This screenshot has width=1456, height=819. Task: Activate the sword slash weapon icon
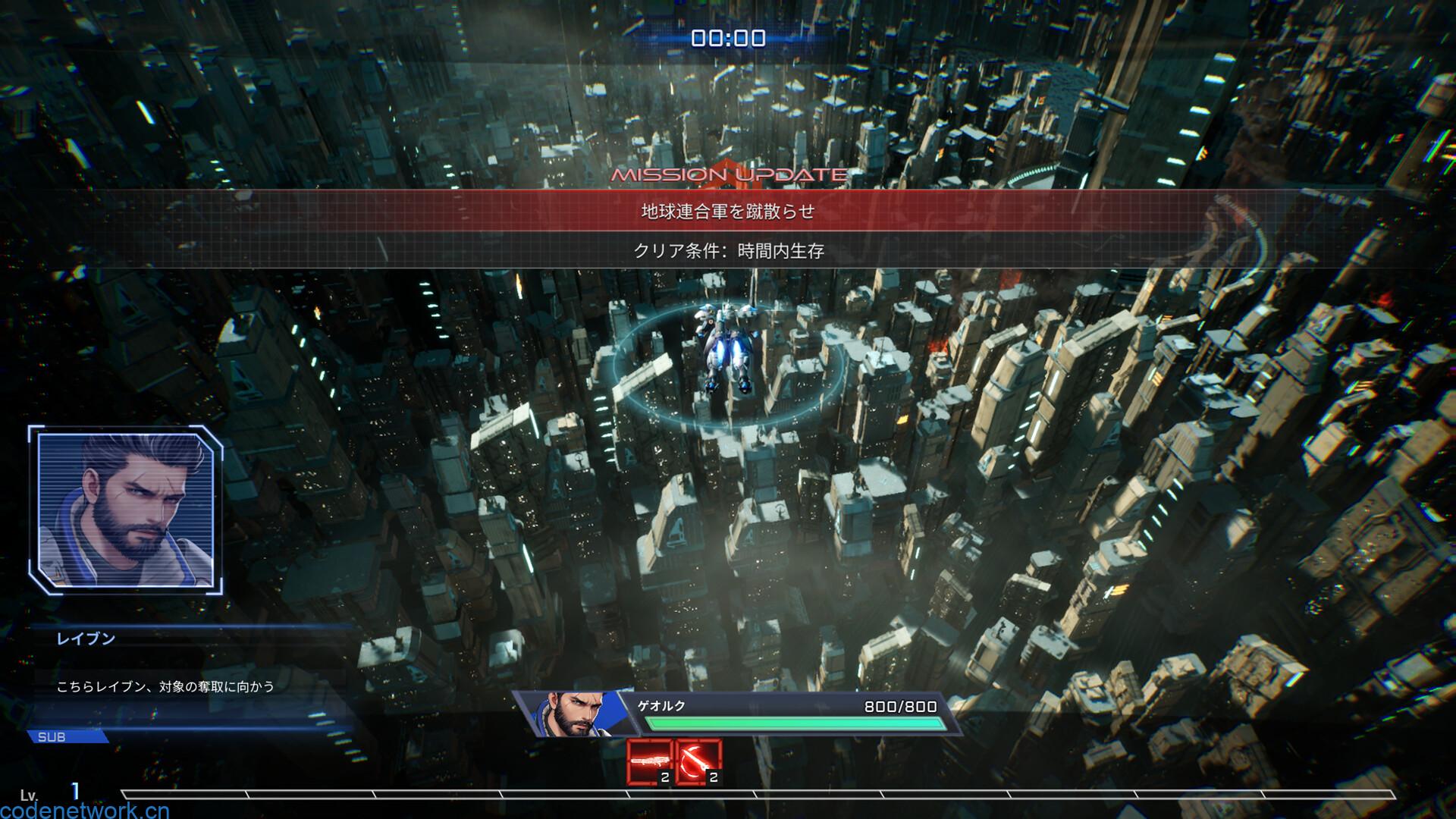698,761
